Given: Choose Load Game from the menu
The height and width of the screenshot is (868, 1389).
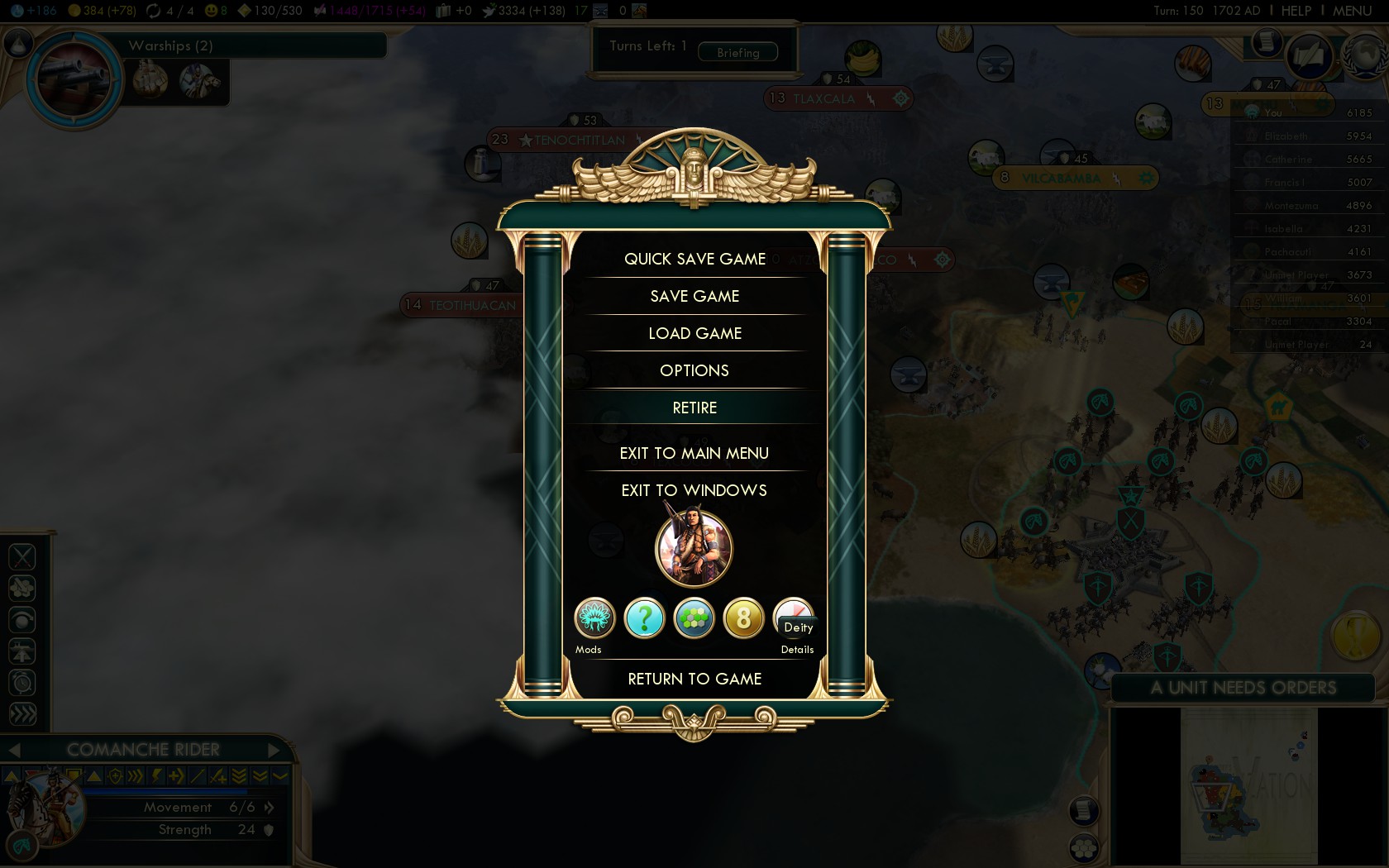Looking at the screenshot, I should (694, 334).
